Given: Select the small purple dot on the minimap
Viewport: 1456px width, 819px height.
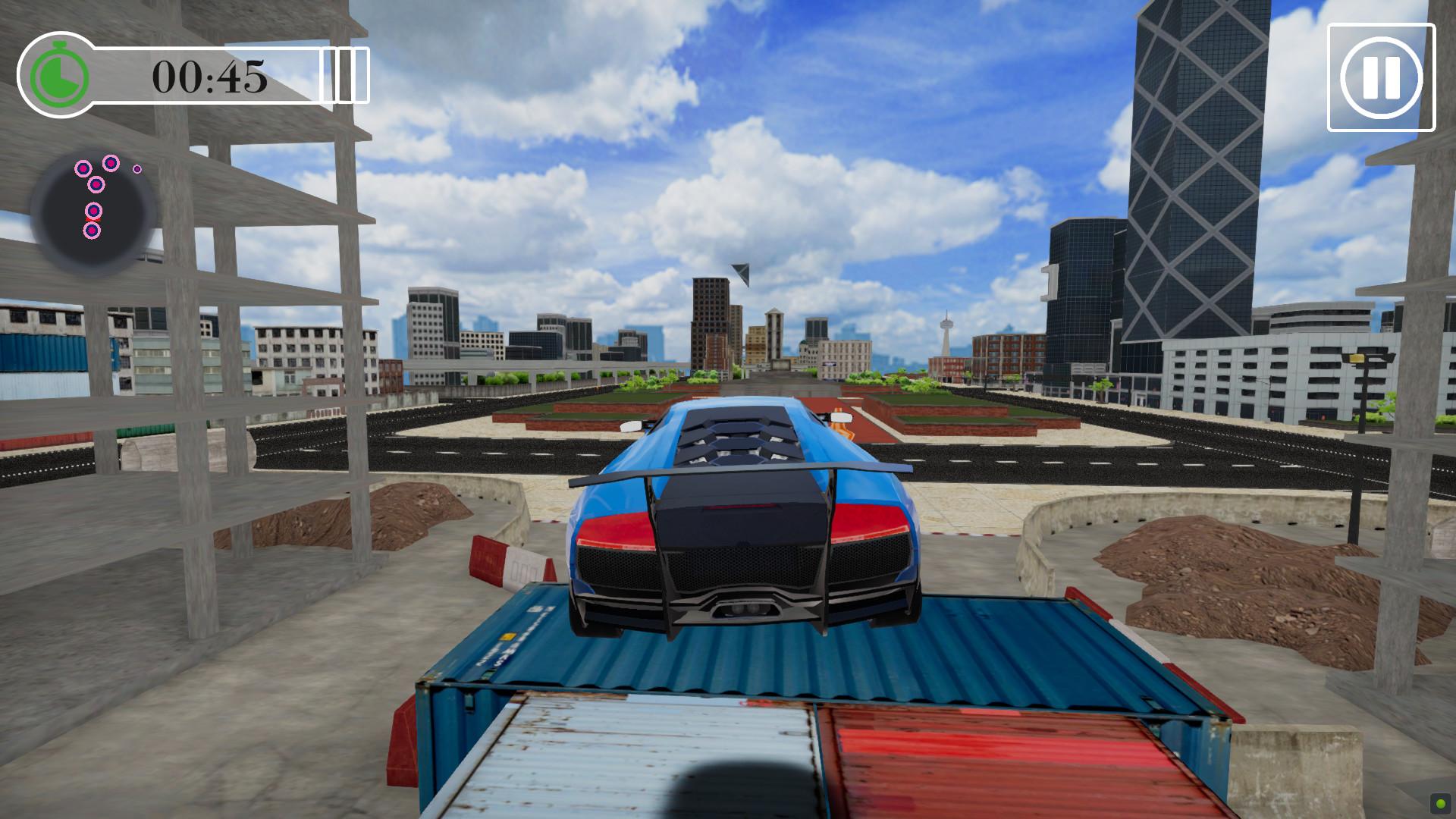Looking at the screenshot, I should click(x=137, y=169).
